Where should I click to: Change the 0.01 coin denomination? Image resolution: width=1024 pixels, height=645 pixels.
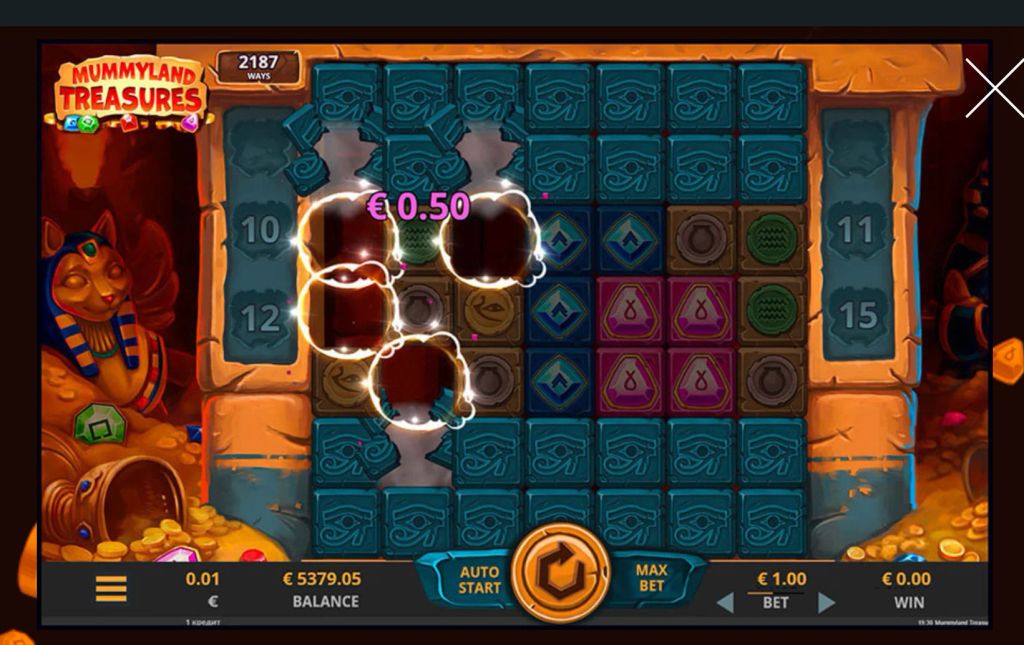coord(202,589)
